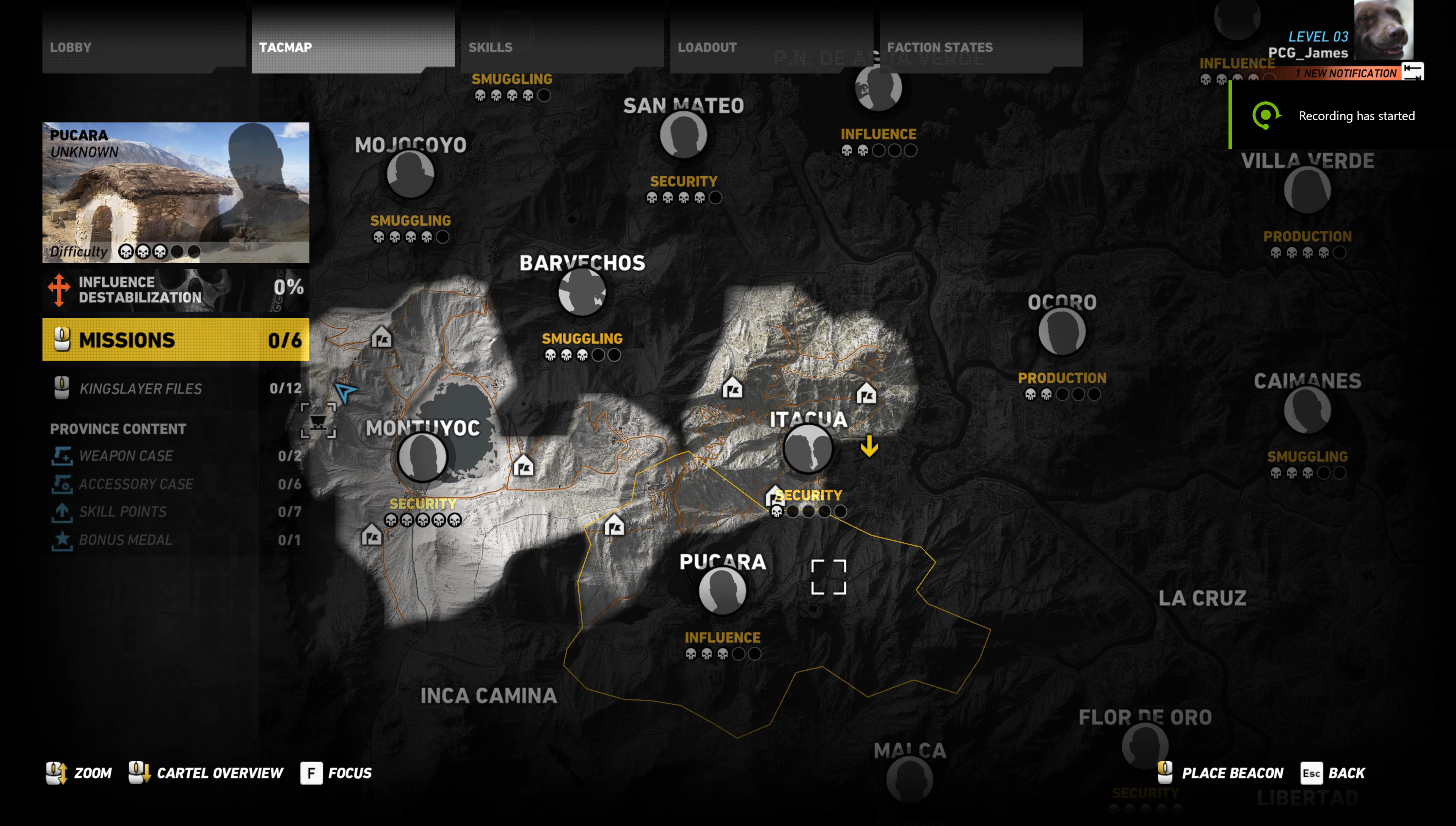Viewport: 1456px width, 826px height.
Task: Select the Villa Verde boss portrait
Action: pyautogui.click(x=1307, y=190)
